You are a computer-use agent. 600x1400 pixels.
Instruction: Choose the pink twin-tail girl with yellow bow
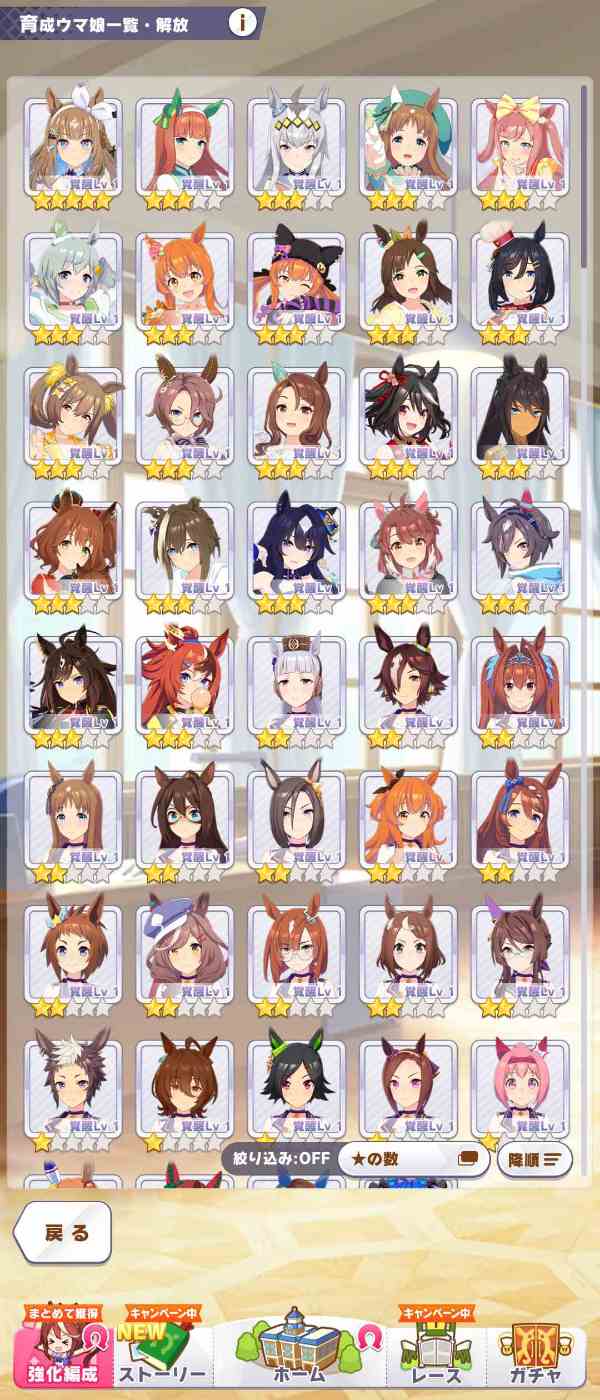pyautogui.click(x=520, y=149)
